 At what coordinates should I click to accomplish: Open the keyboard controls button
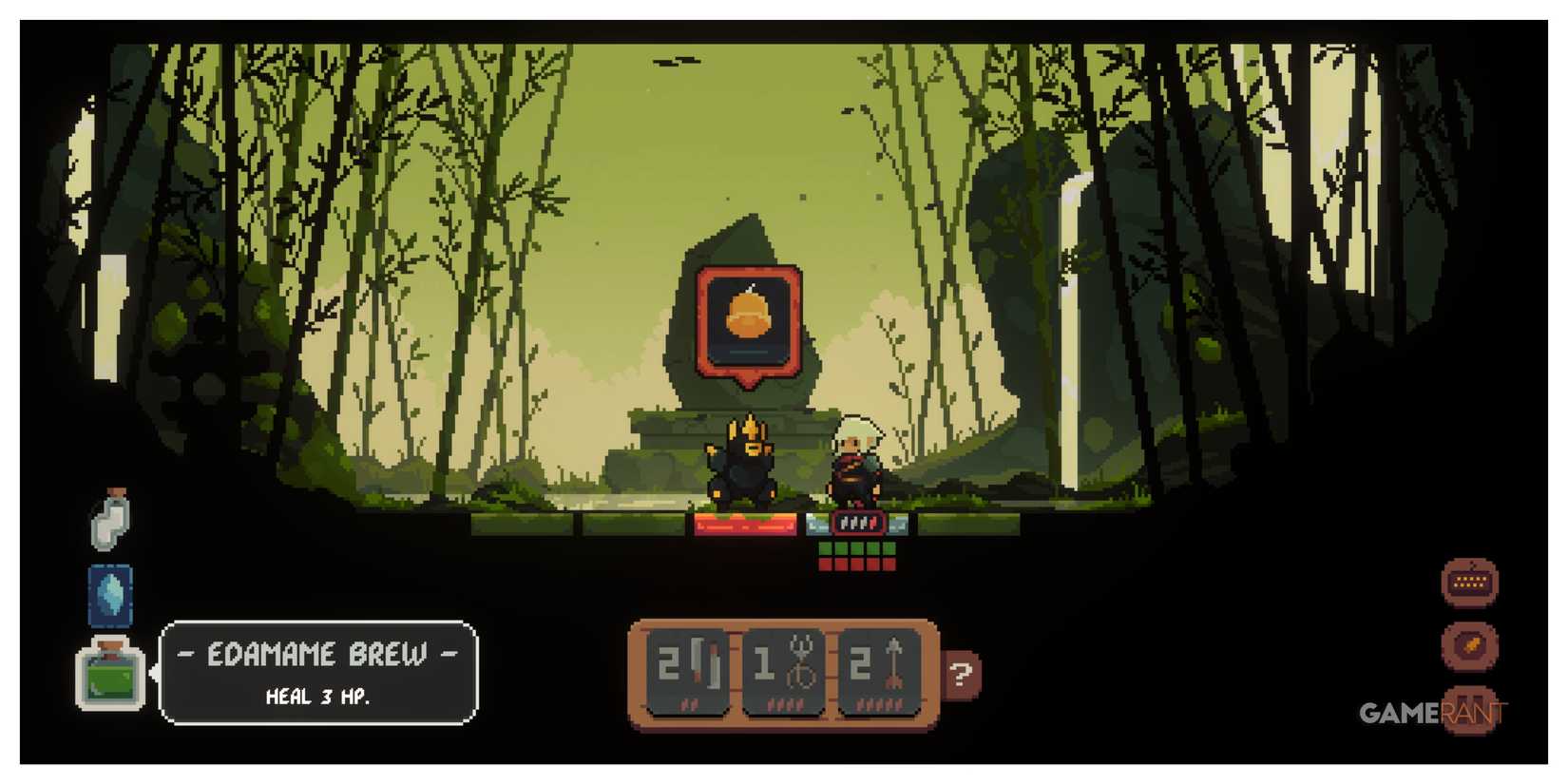click(x=1469, y=580)
